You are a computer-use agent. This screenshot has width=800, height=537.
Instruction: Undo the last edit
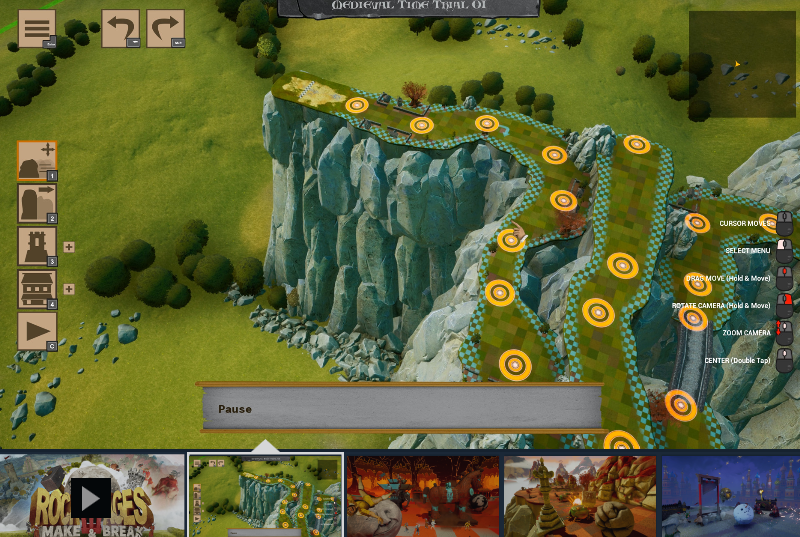click(120, 28)
